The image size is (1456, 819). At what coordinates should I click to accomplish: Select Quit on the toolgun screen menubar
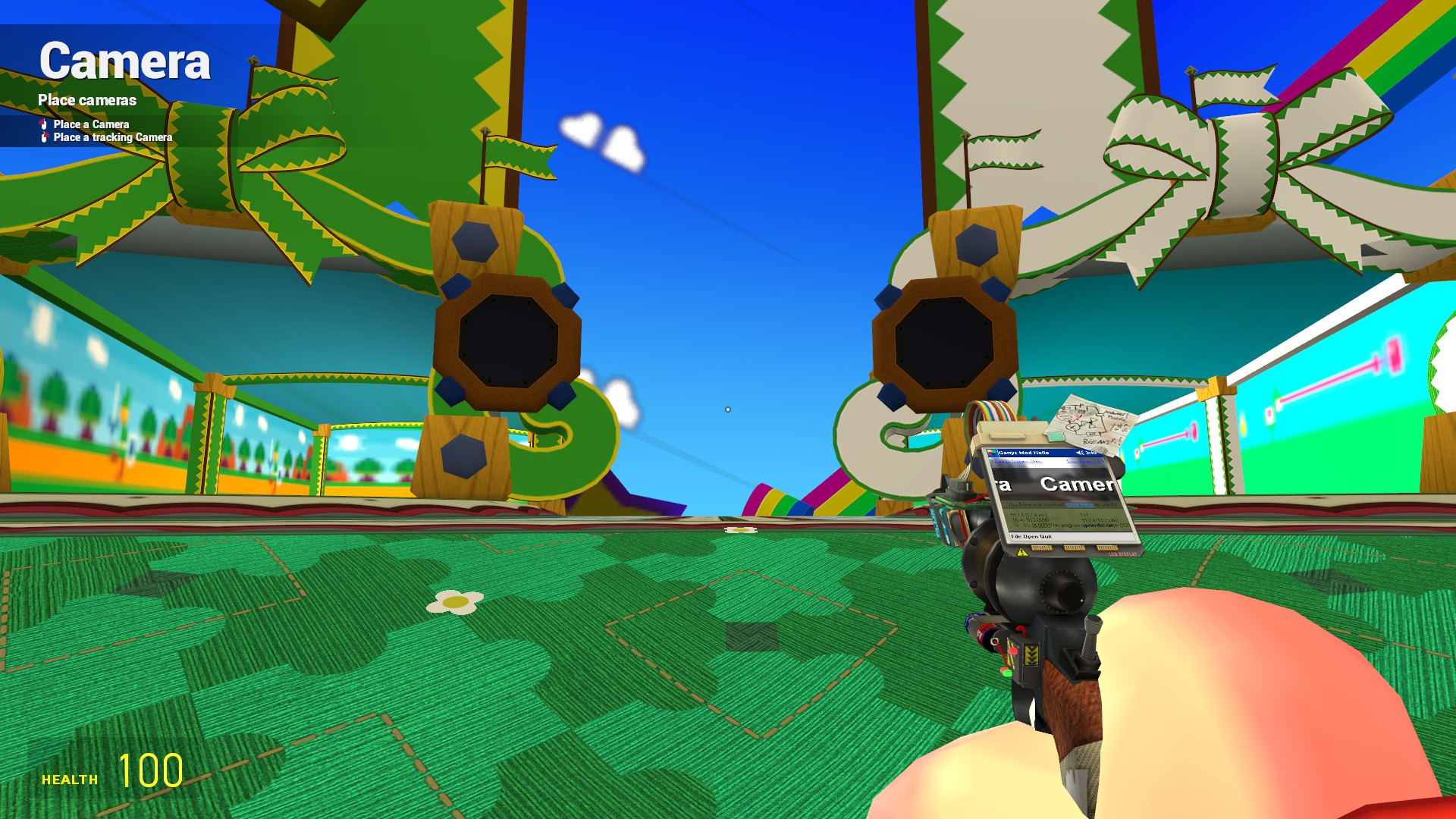(1044, 536)
